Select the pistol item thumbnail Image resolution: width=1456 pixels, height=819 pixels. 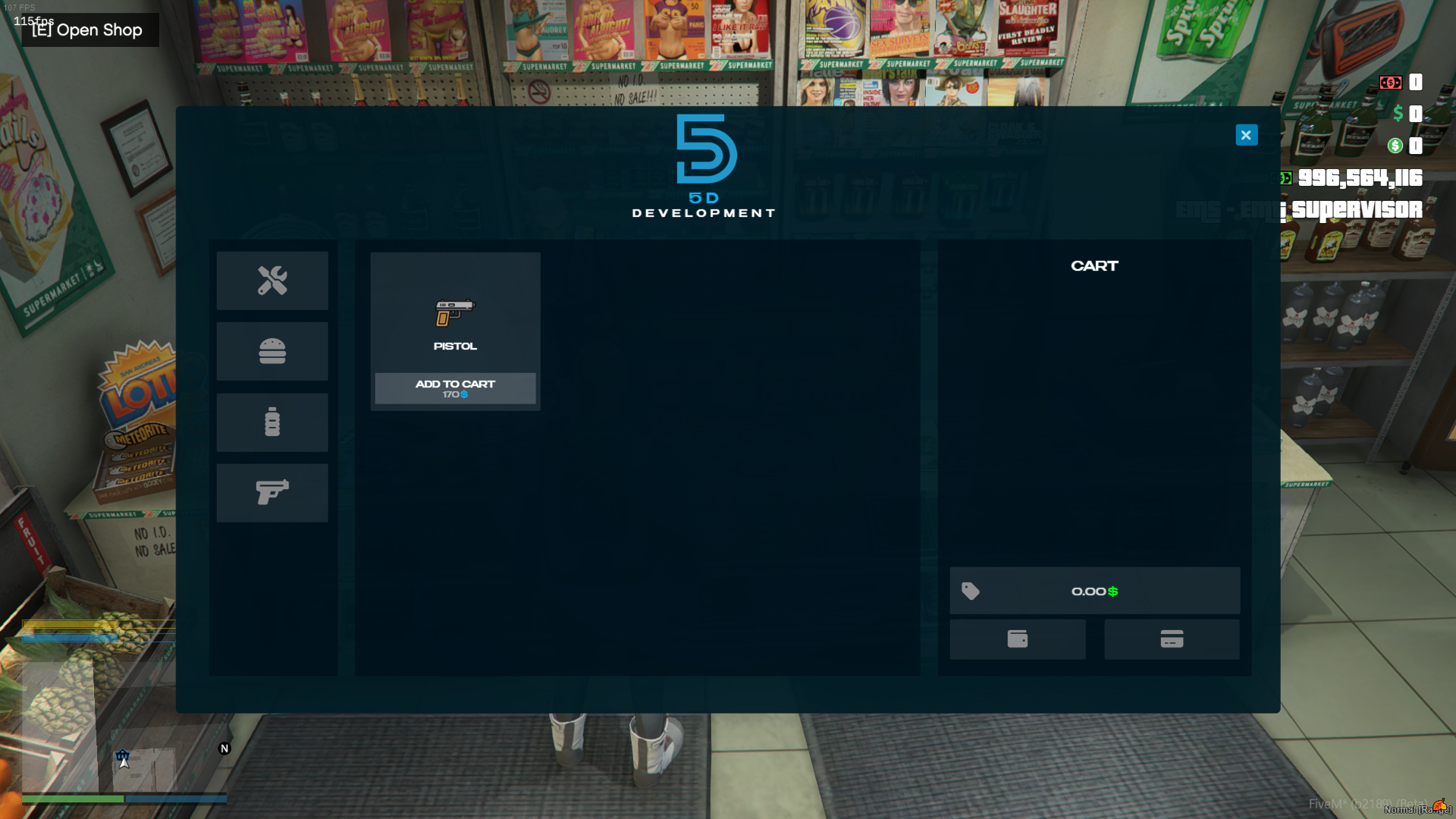(454, 312)
